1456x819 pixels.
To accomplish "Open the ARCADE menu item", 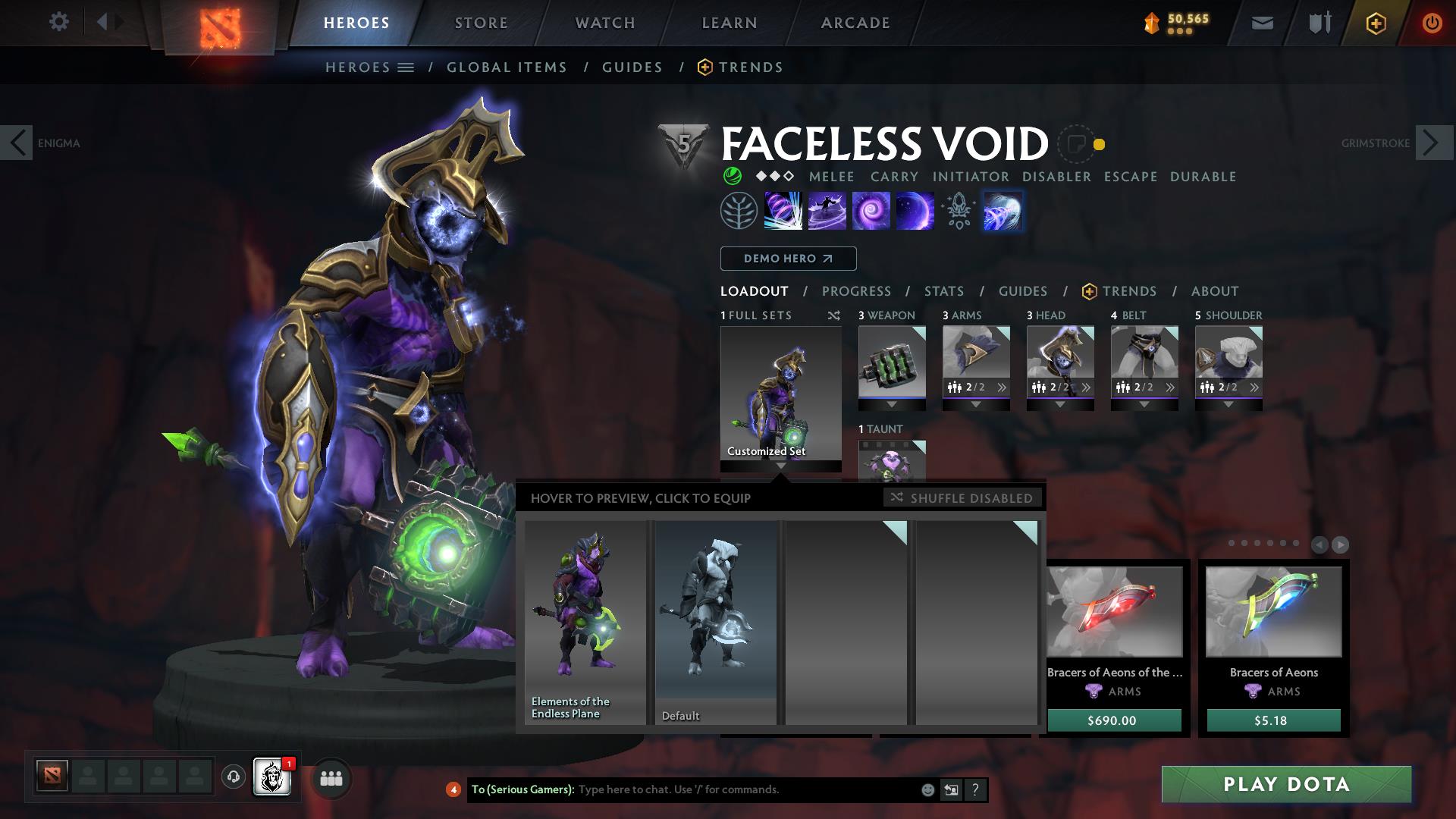I will pyautogui.click(x=855, y=22).
